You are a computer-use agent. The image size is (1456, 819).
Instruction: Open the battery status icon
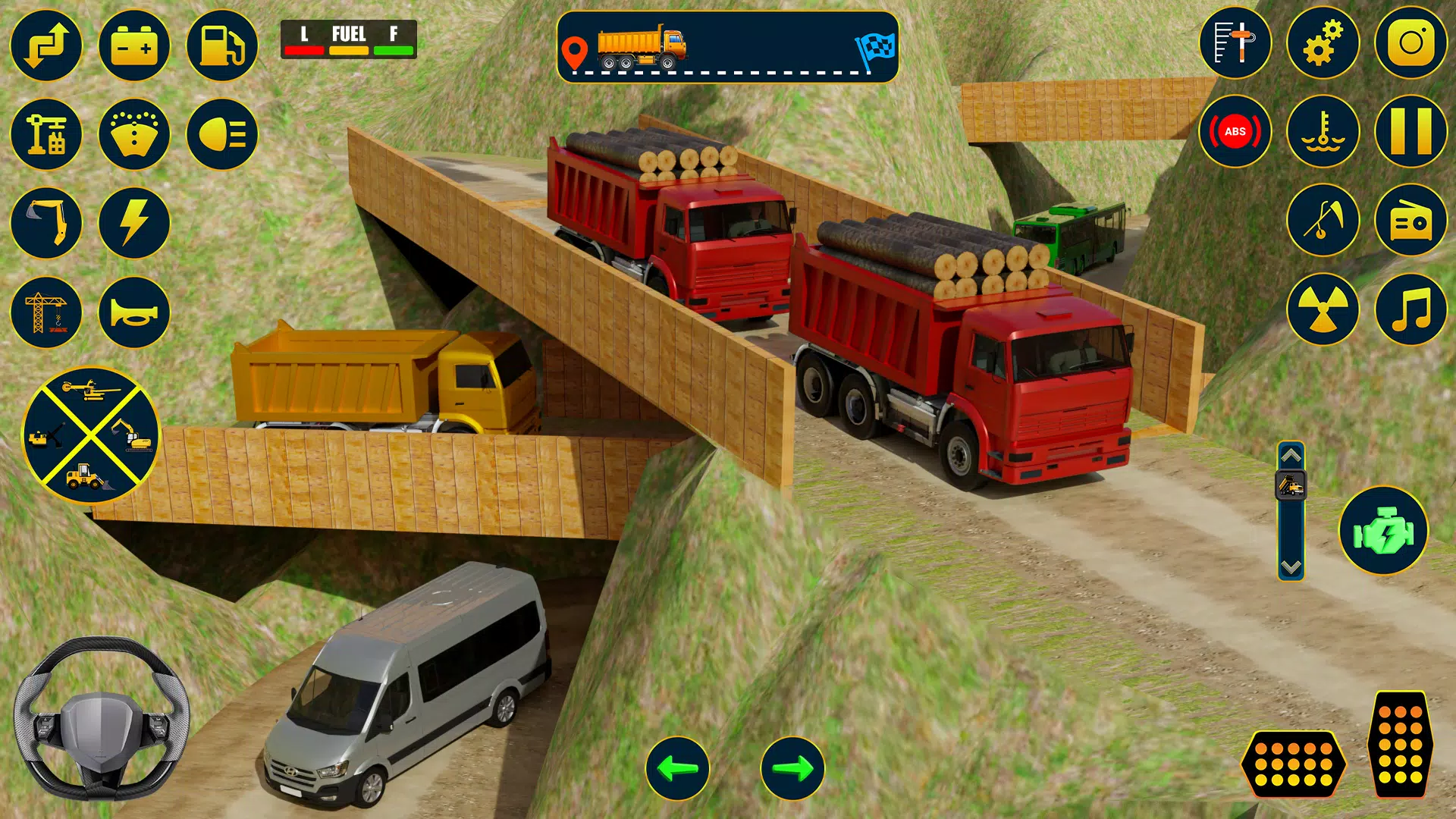(x=134, y=45)
